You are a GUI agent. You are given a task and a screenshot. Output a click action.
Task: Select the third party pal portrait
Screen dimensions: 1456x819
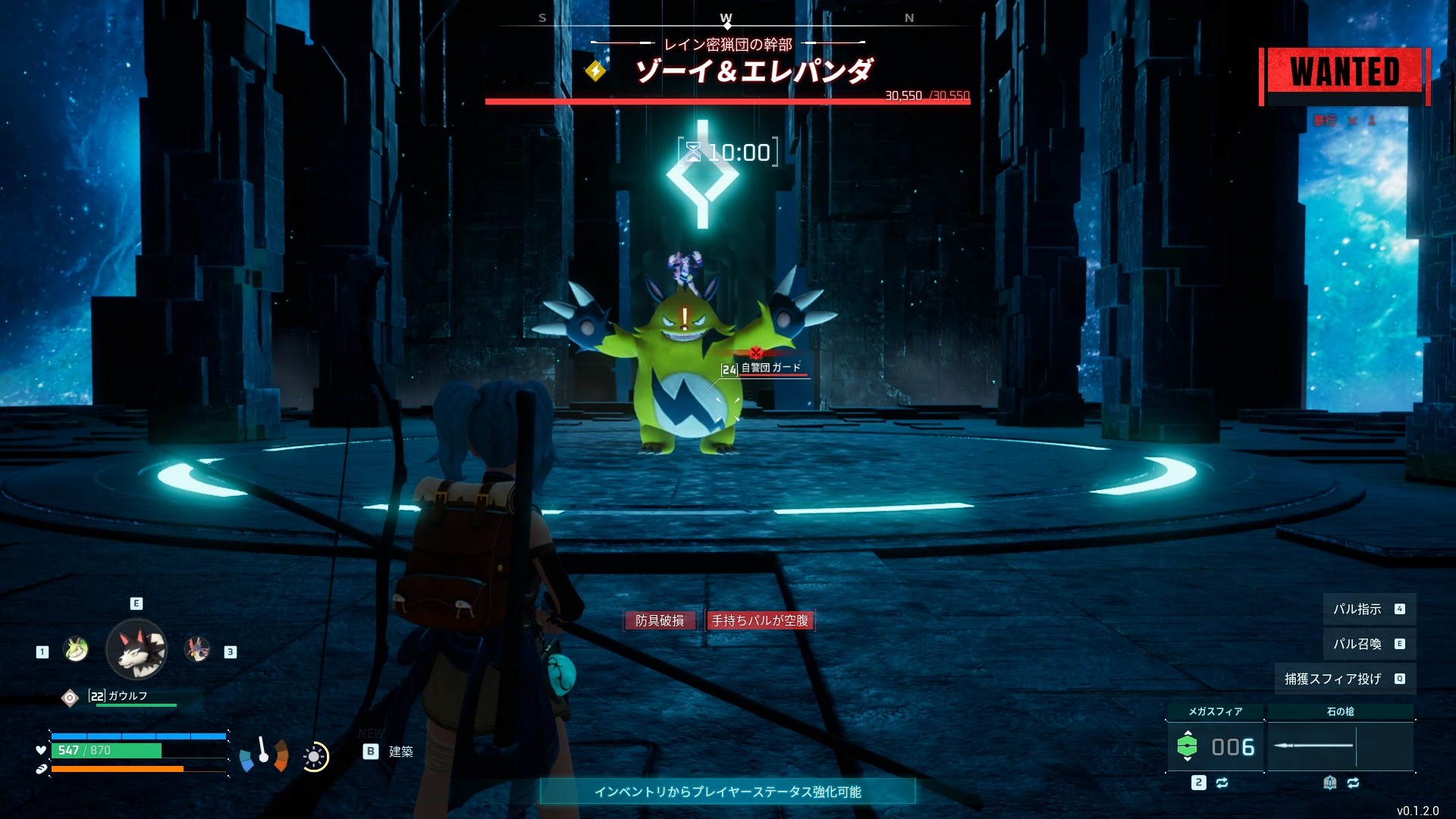[197, 650]
